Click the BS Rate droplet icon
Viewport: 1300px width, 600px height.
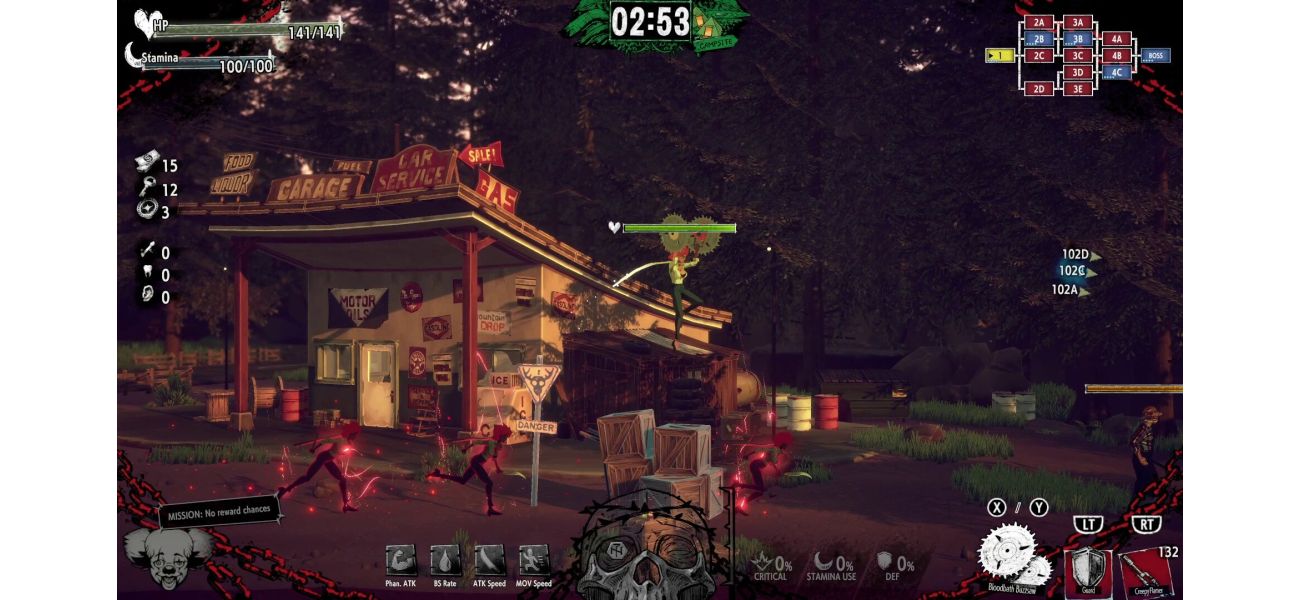445,560
